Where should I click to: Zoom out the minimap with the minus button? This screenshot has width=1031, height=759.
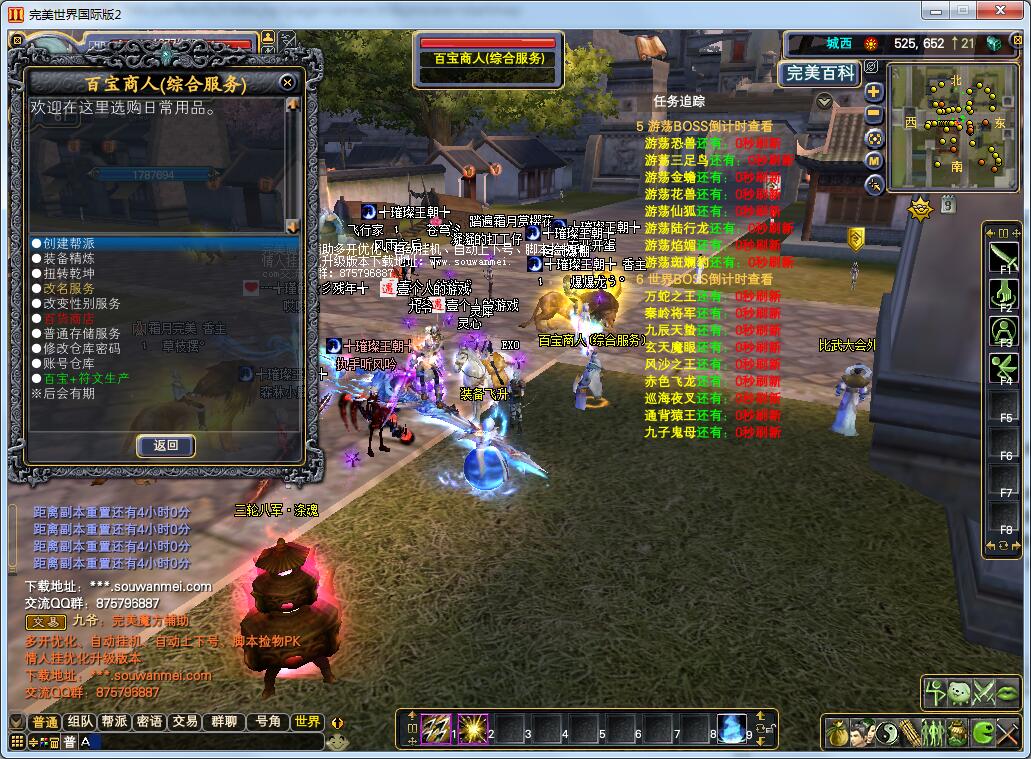tap(874, 114)
